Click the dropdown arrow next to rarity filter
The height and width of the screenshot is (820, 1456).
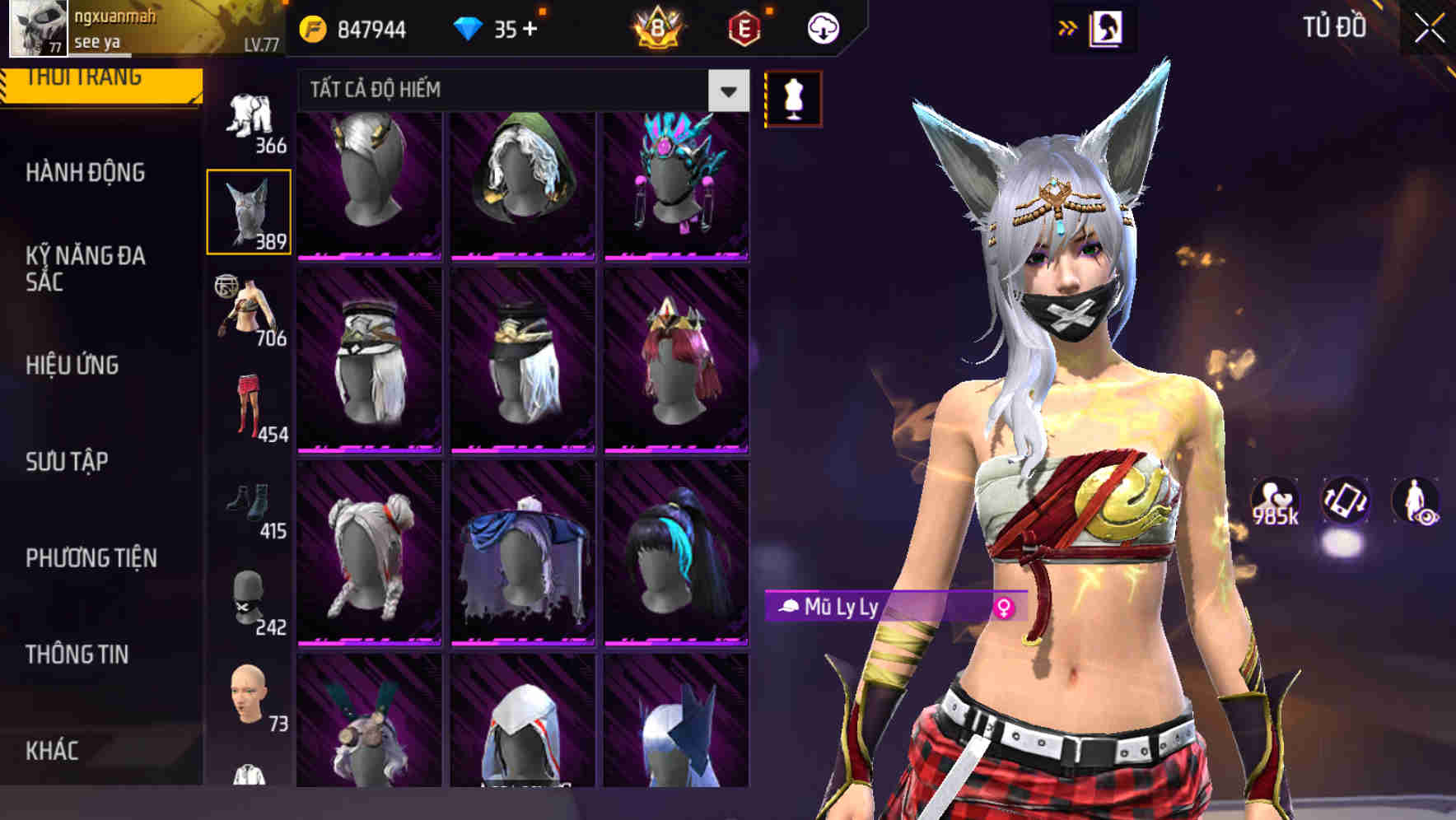[x=726, y=91]
